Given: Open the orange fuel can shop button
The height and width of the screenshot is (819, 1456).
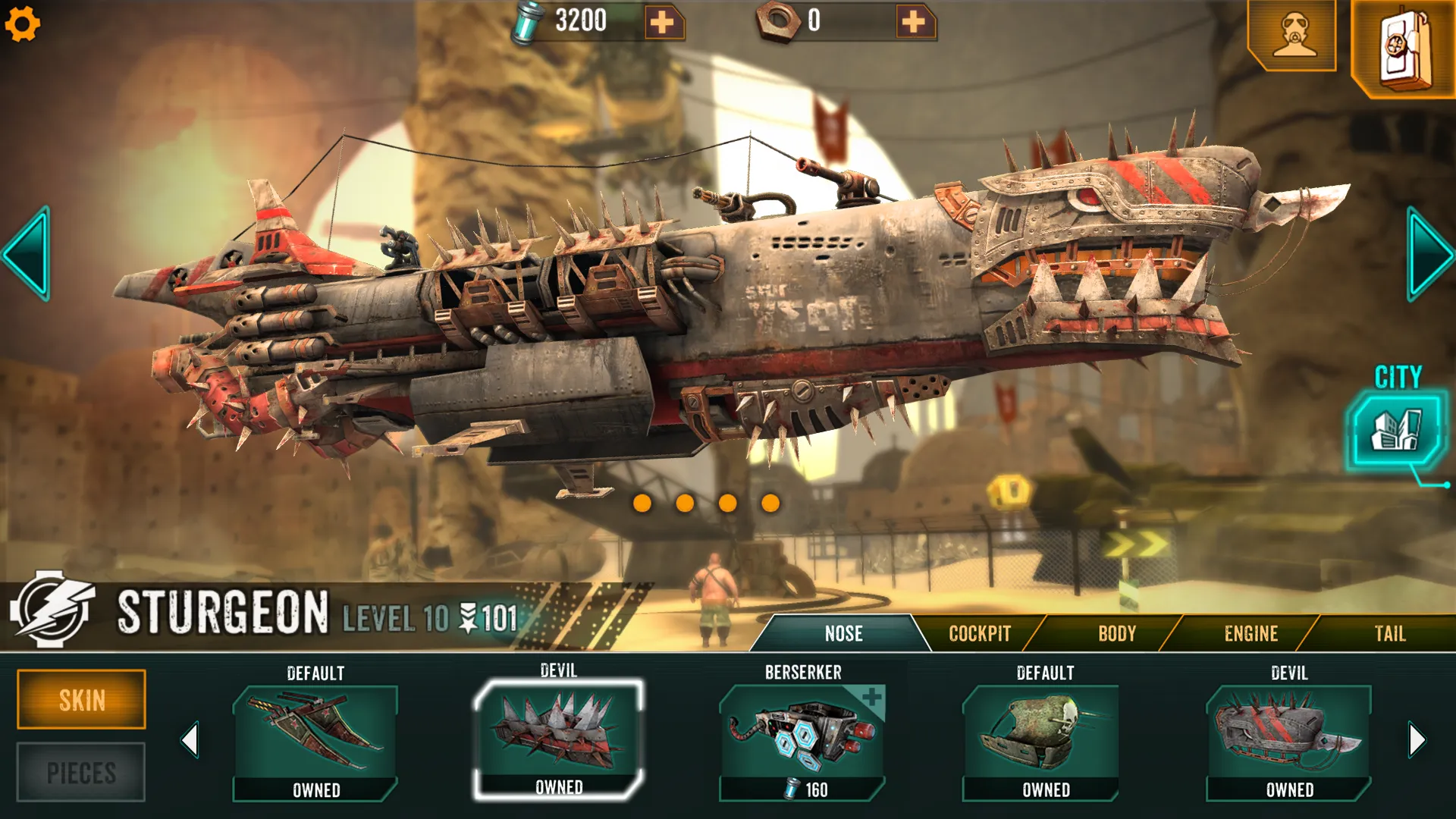Looking at the screenshot, I should tap(1403, 49).
